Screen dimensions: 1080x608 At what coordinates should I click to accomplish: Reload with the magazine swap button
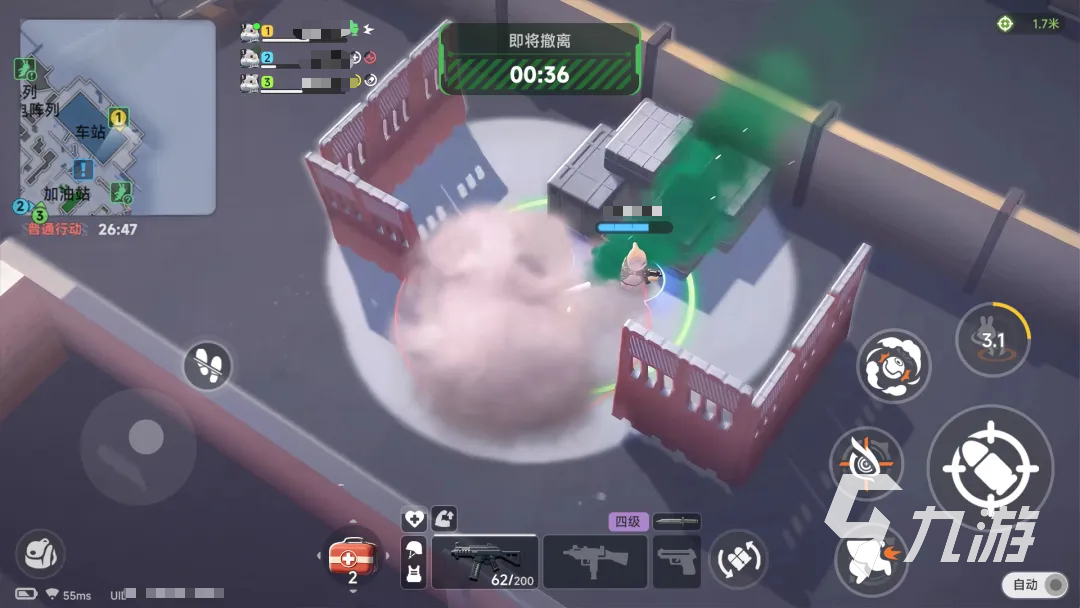[x=738, y=559]
